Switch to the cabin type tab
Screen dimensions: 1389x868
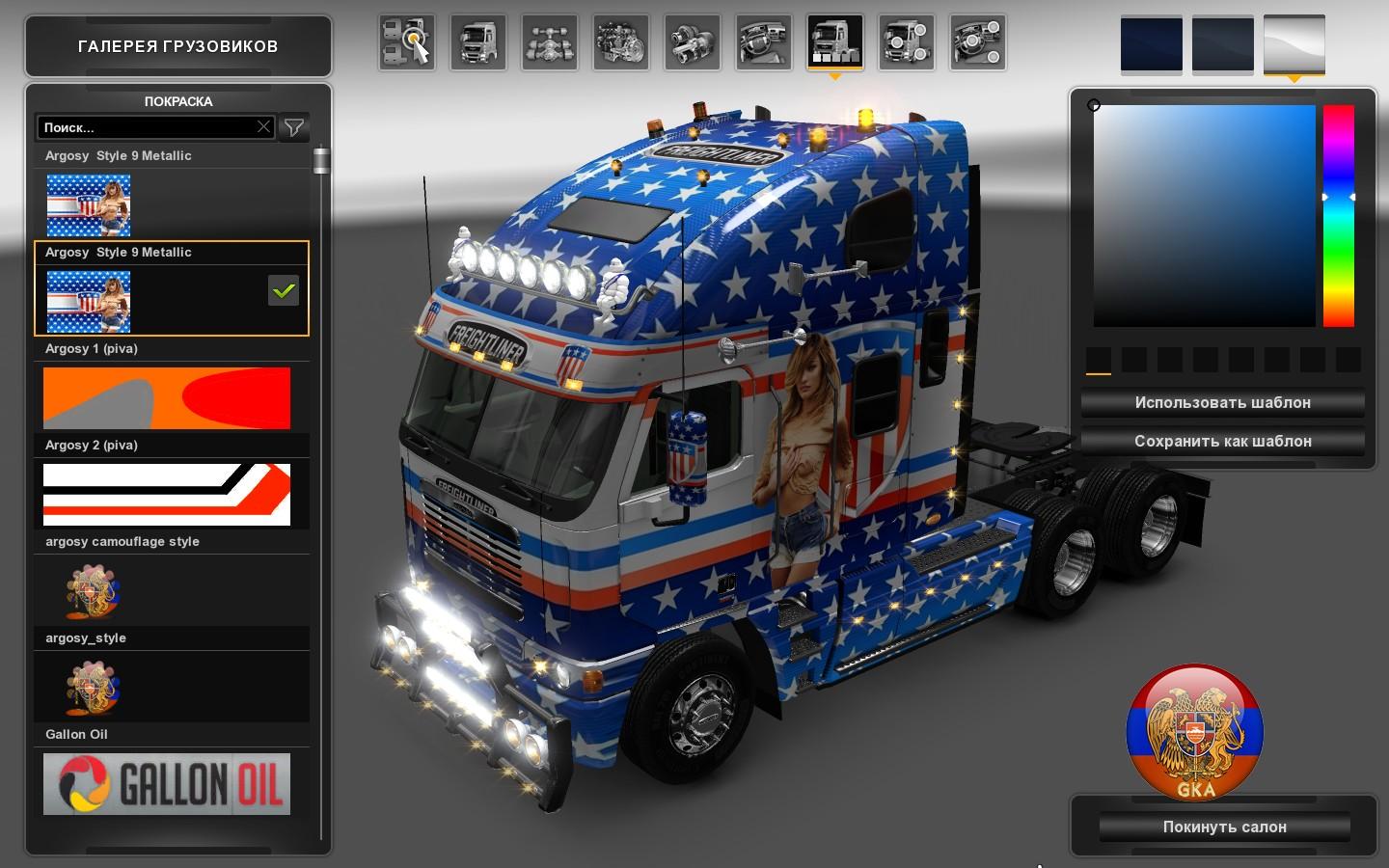[477, 42]
